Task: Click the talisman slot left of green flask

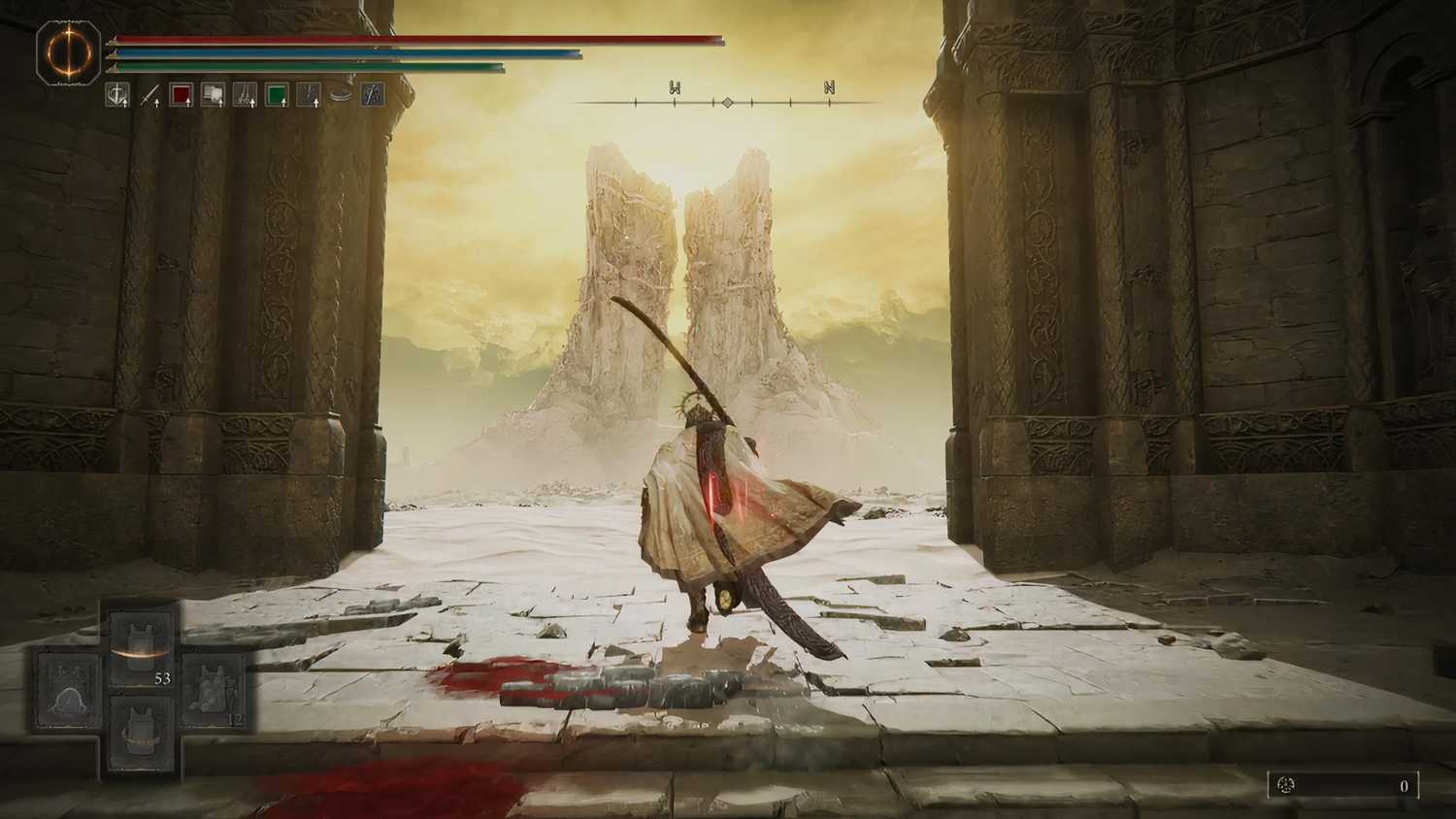Action: [247, 94]
